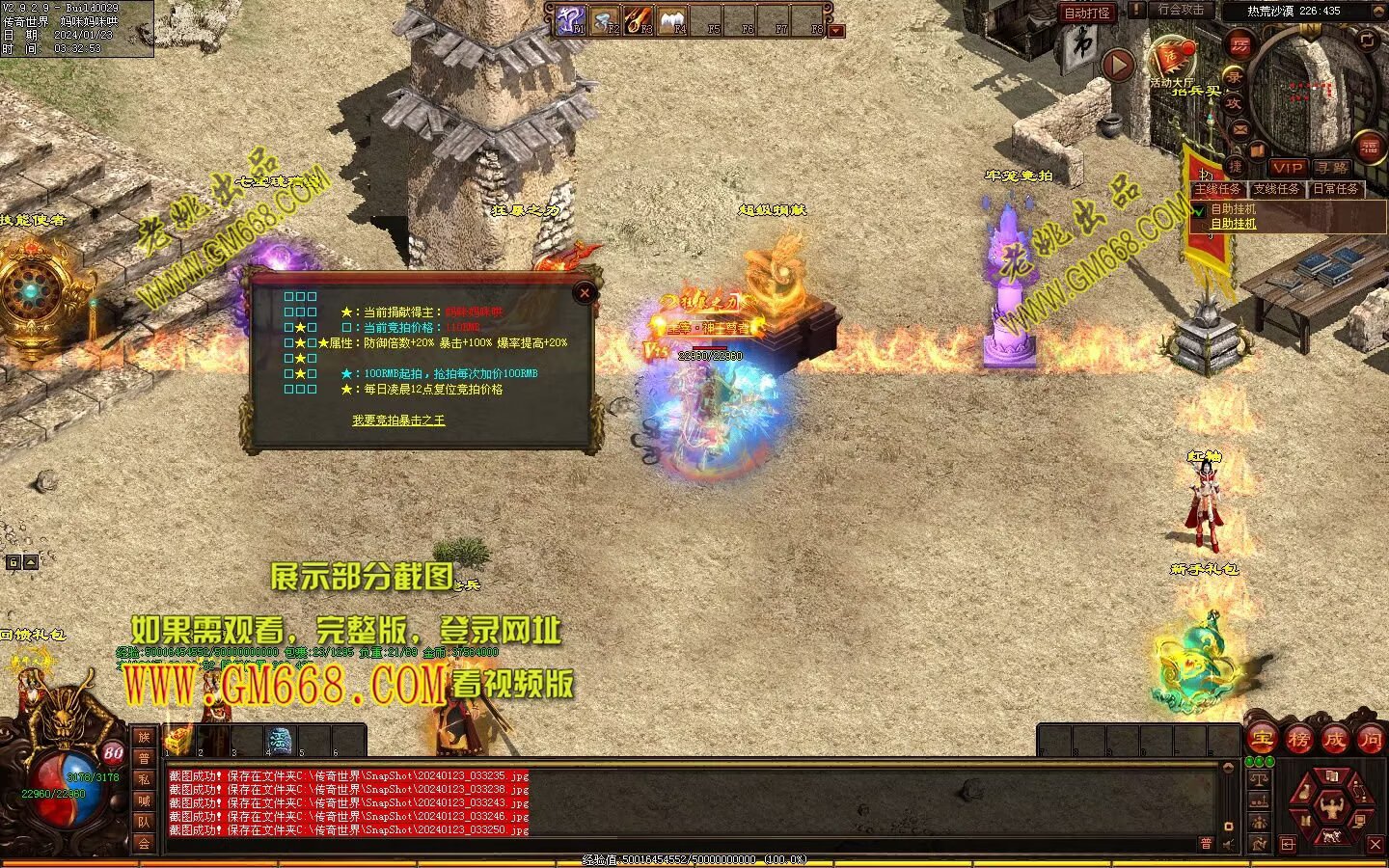This screenshot has width=1389, height=868.
Task: Use the golden item in hotbar slot 1
Action: coord(178,741)
